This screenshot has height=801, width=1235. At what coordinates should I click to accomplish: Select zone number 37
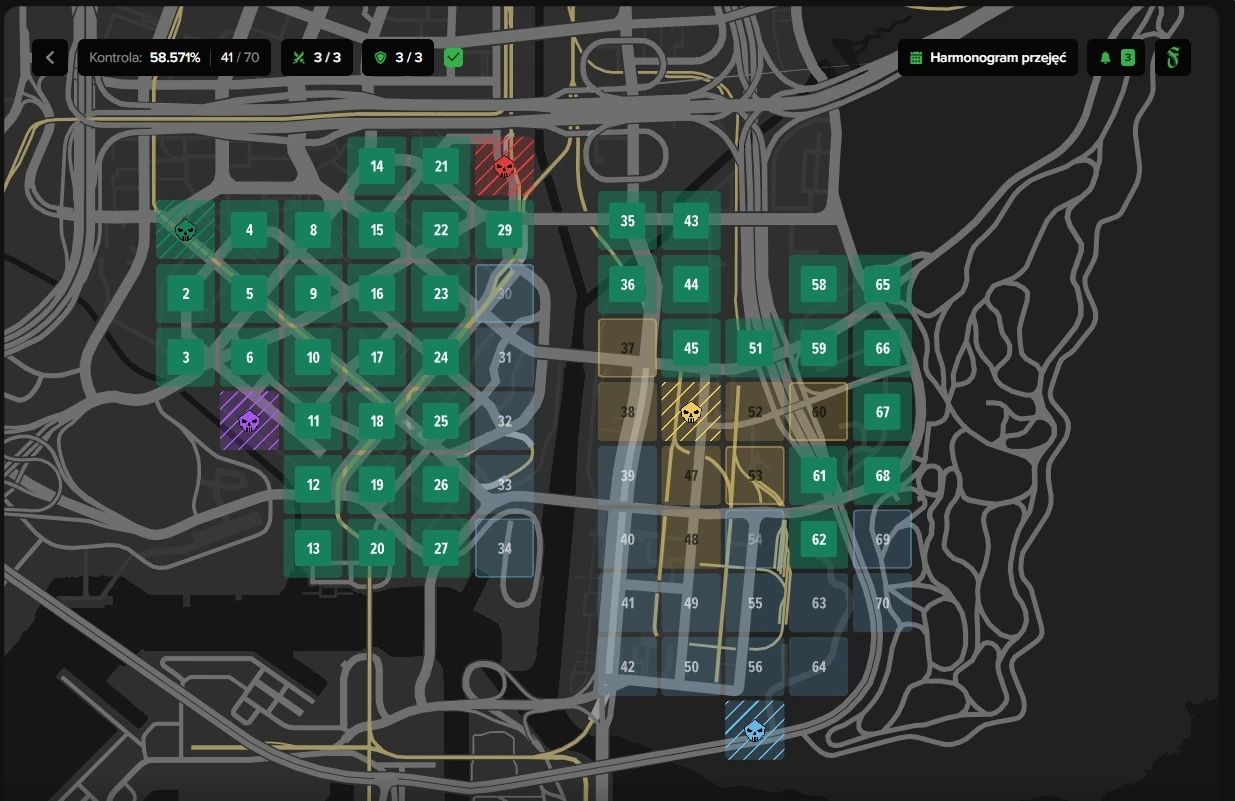[628, 348]
